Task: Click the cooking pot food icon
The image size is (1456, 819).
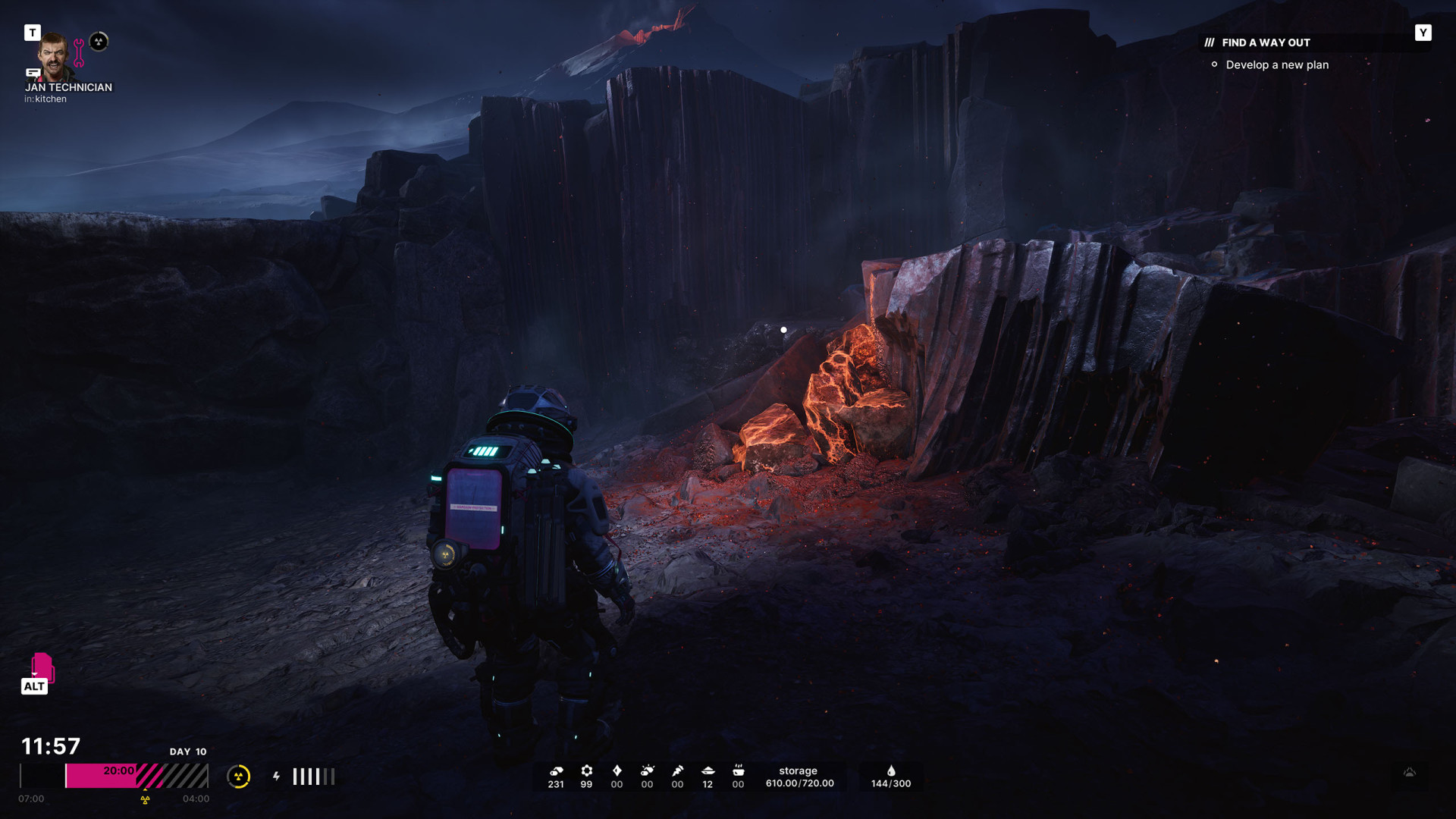Action: (738, 771)
